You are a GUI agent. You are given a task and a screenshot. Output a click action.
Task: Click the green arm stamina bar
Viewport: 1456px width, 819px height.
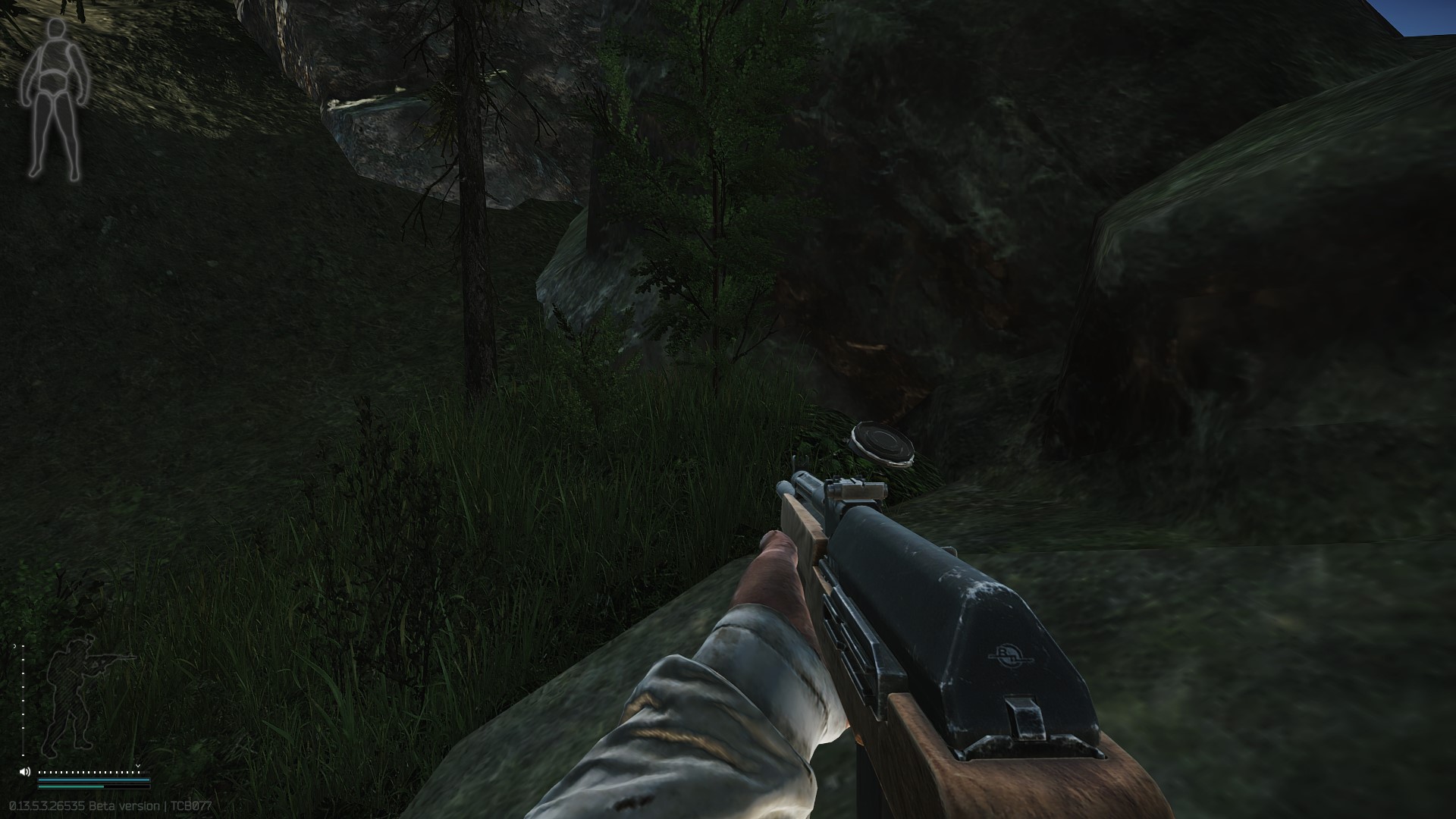[68, 787]
